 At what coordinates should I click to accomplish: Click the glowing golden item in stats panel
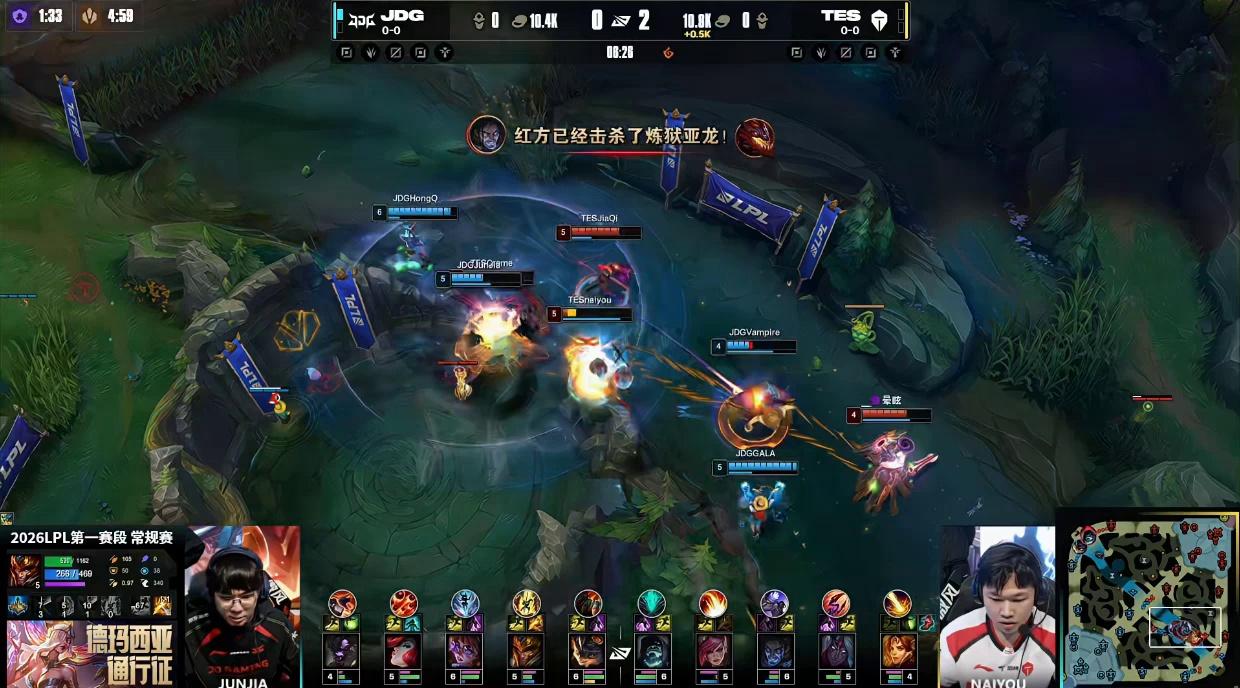tap(163, 605)
